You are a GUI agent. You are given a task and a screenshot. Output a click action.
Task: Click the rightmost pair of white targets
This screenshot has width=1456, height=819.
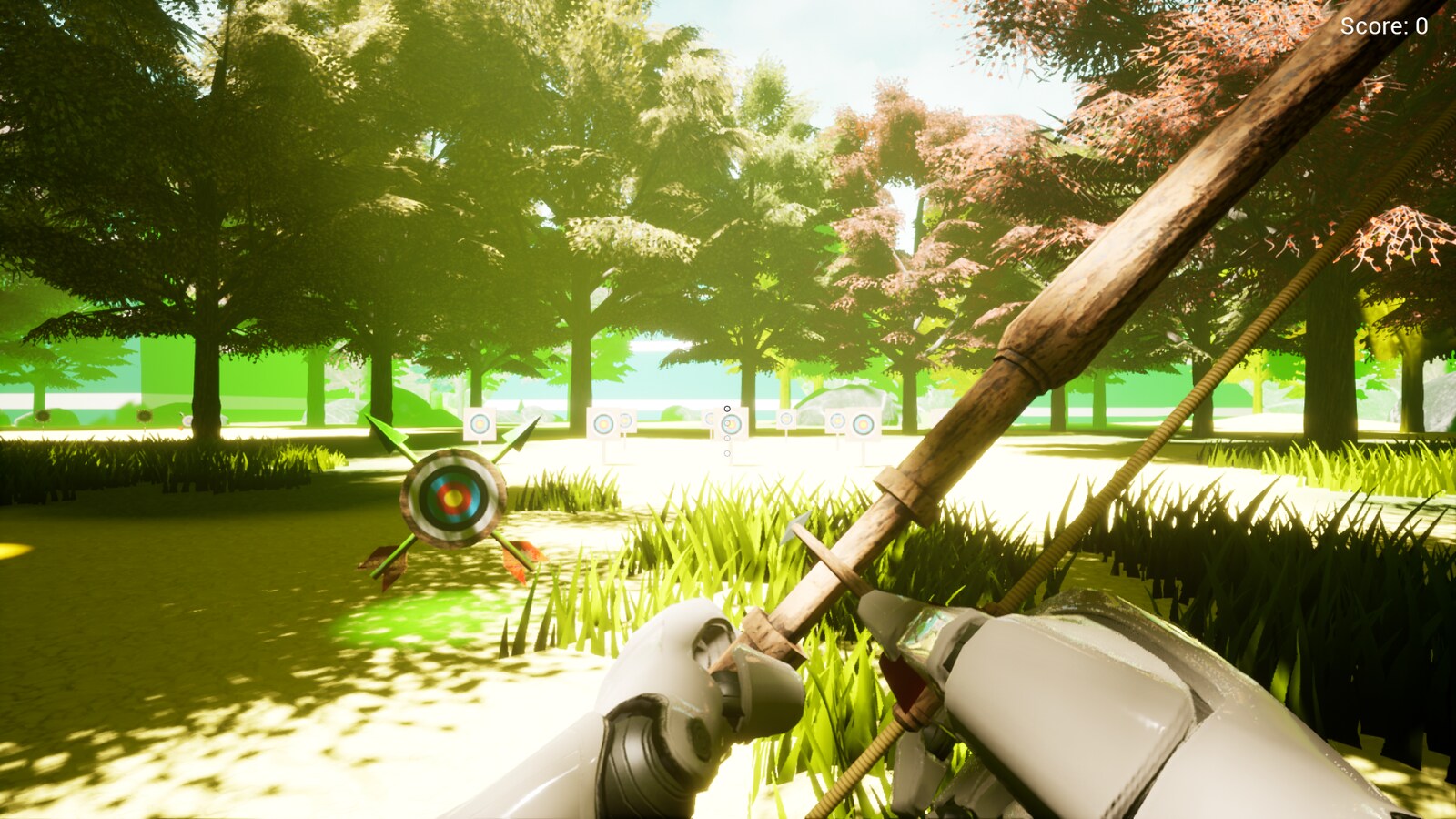[x=849, y=421]
